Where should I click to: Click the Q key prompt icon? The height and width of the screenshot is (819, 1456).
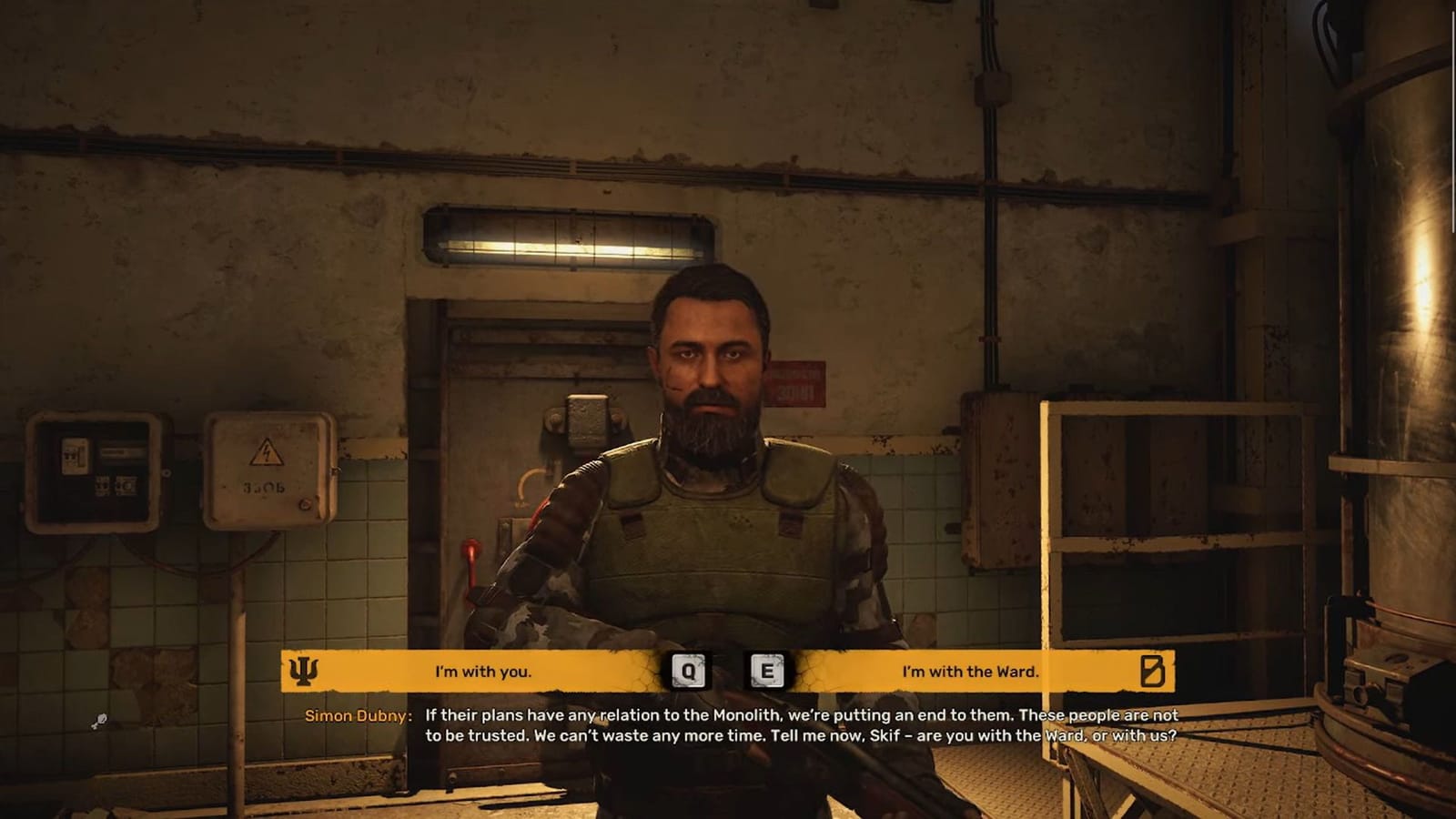point(690,672)
